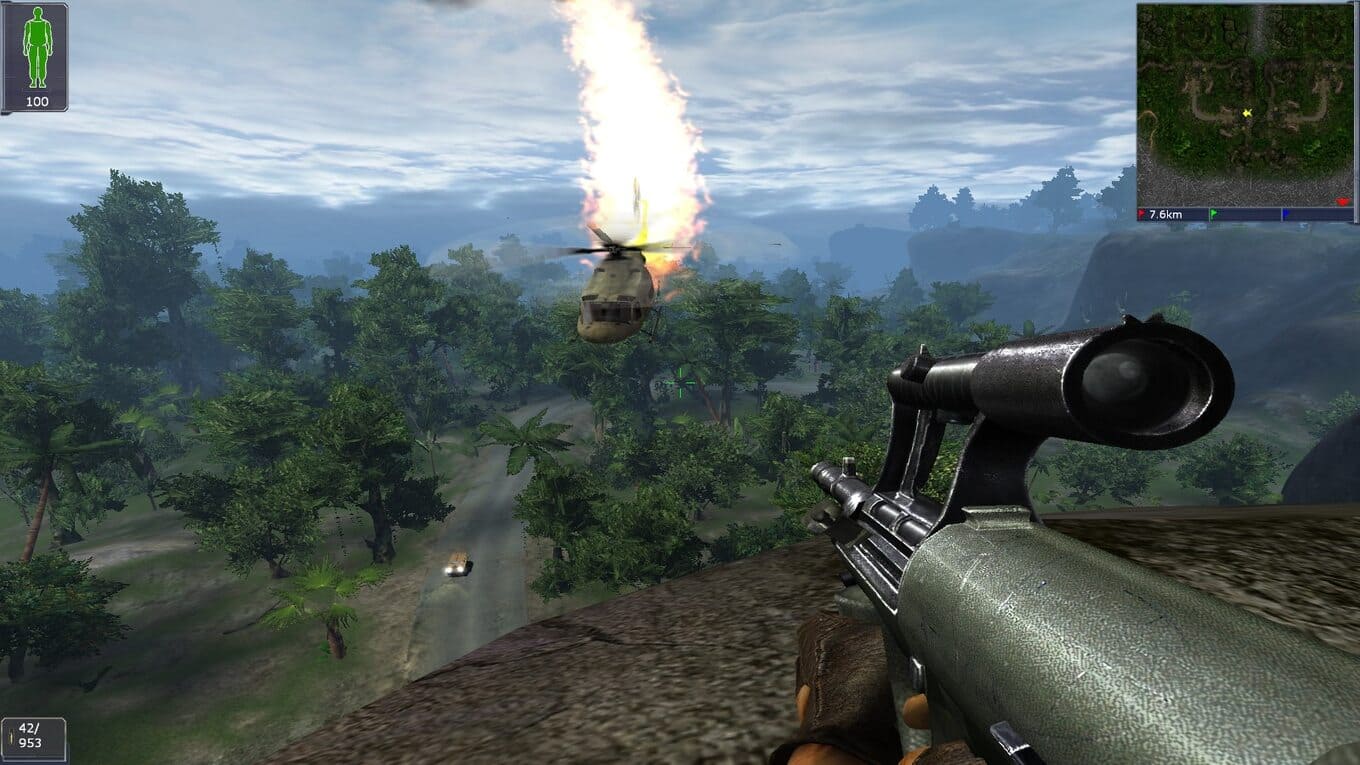Click the green soldier body status icon
Image resolution: width=1360 pixels, height=765 pixels.
point(36,48)
